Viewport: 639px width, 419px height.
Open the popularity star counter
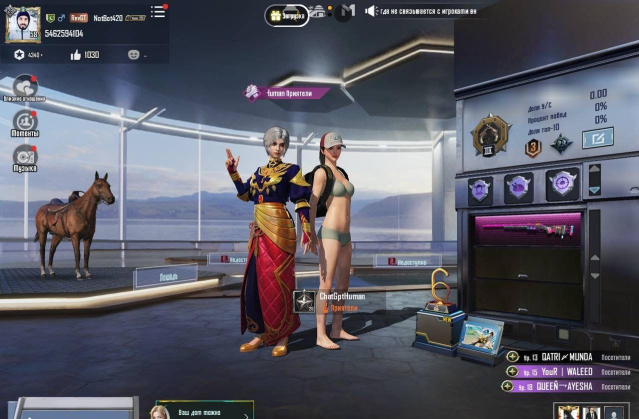(20, 54)
